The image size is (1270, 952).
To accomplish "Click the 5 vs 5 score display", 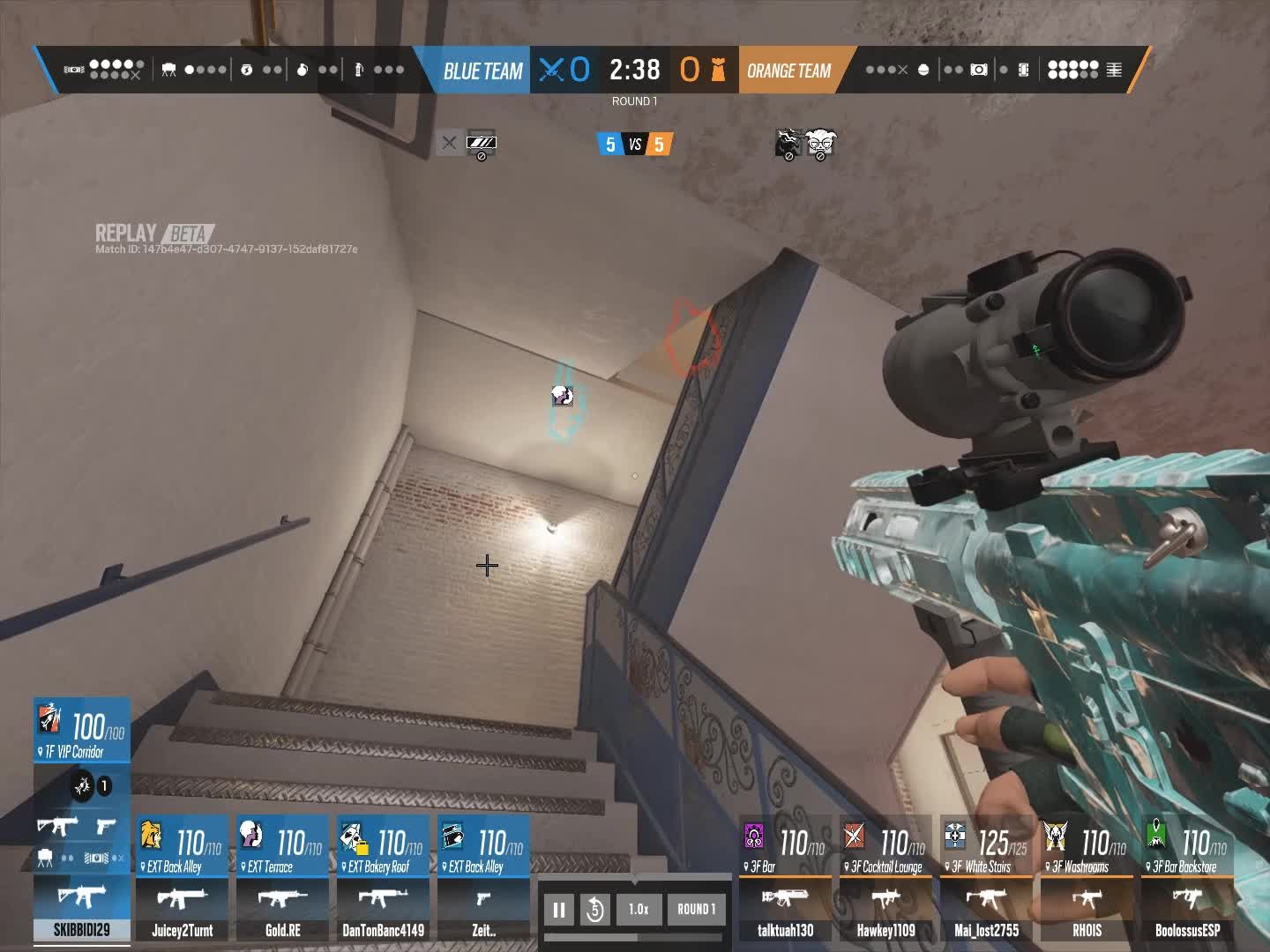I will pyautogui.click(x=634, y=145).
